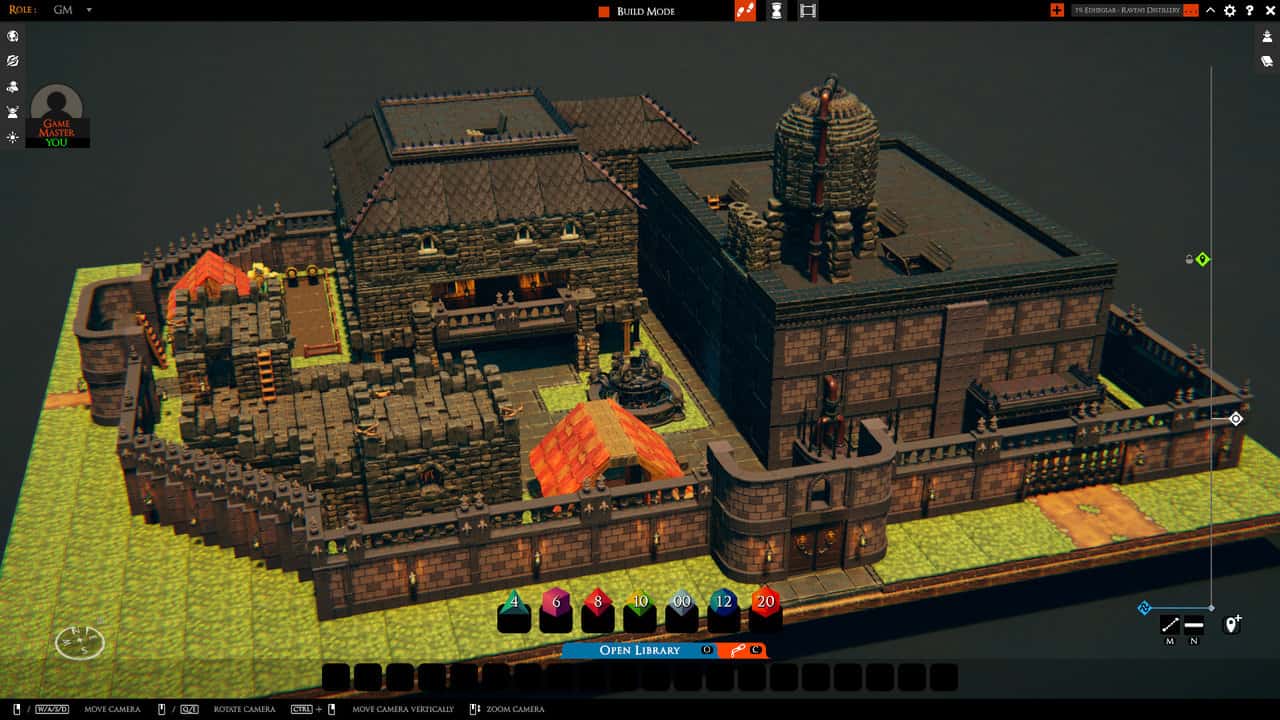Click the Build Mode label in the header
Viewport: 1280px width, 720px height.
pos(650,11)
